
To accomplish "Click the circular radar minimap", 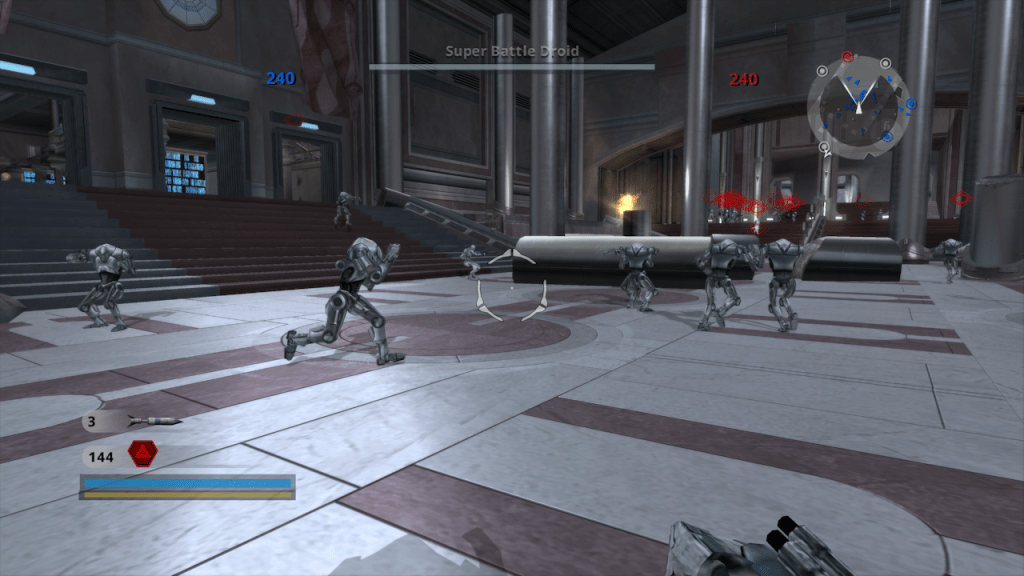I will [x=857, y=107].
